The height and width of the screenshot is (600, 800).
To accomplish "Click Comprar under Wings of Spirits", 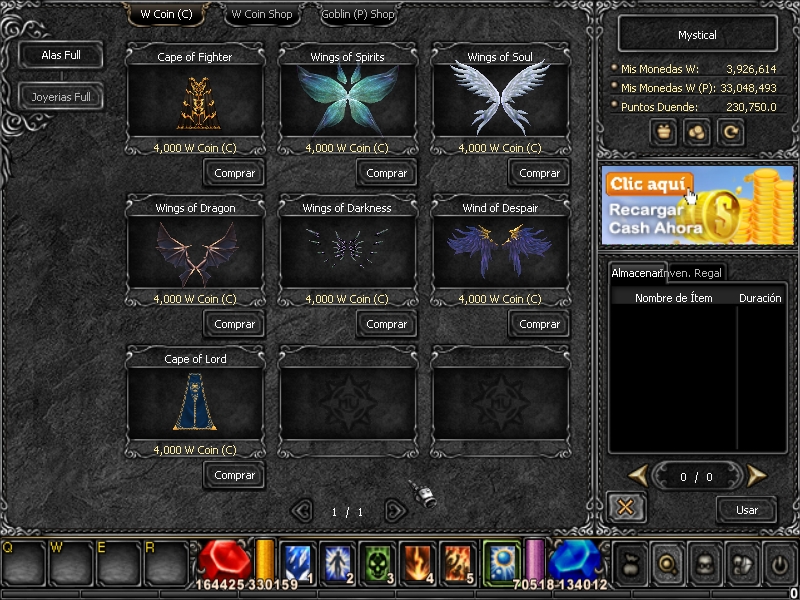I will pos(387,173).
